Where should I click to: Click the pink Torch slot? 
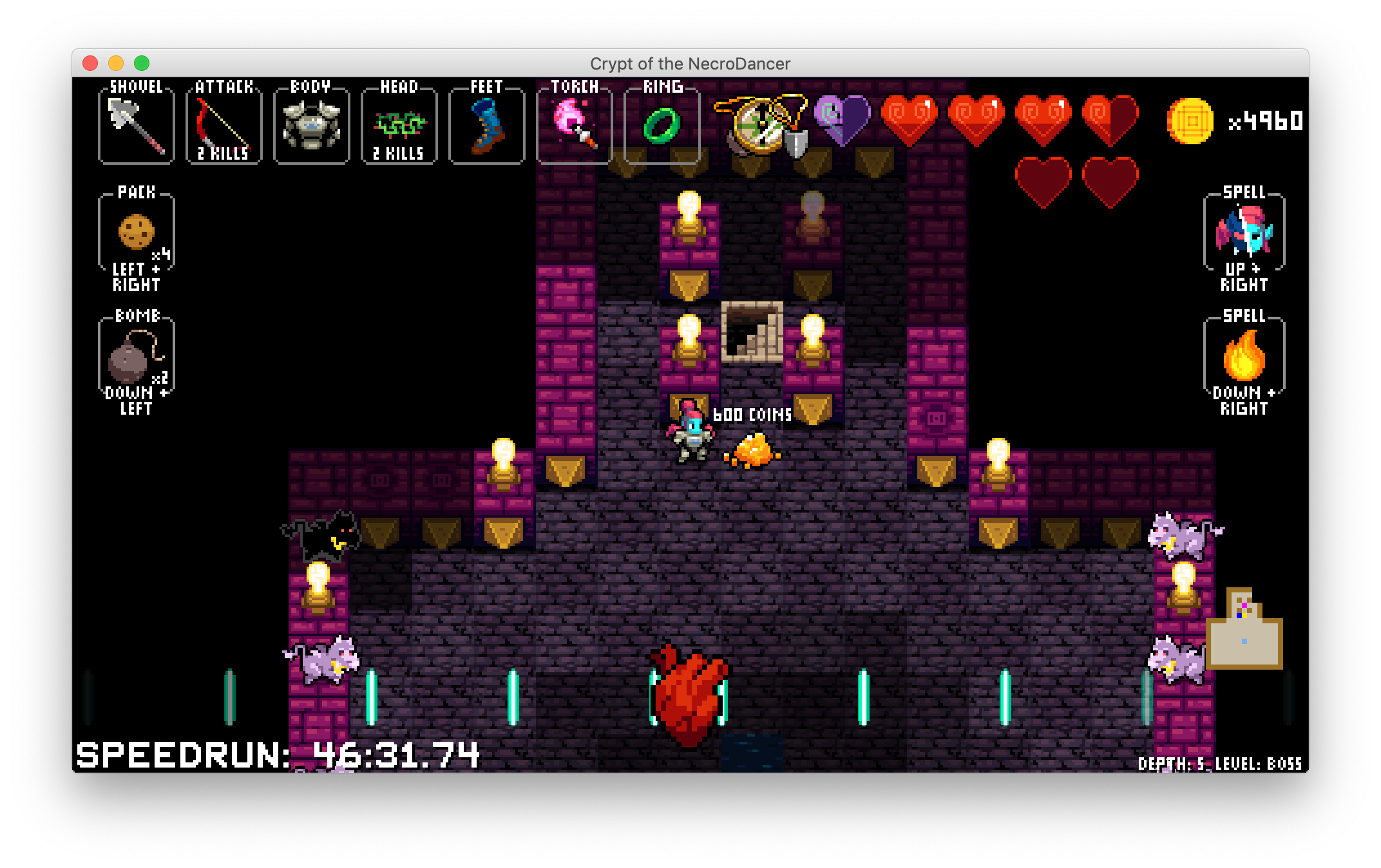coord(574,126)
